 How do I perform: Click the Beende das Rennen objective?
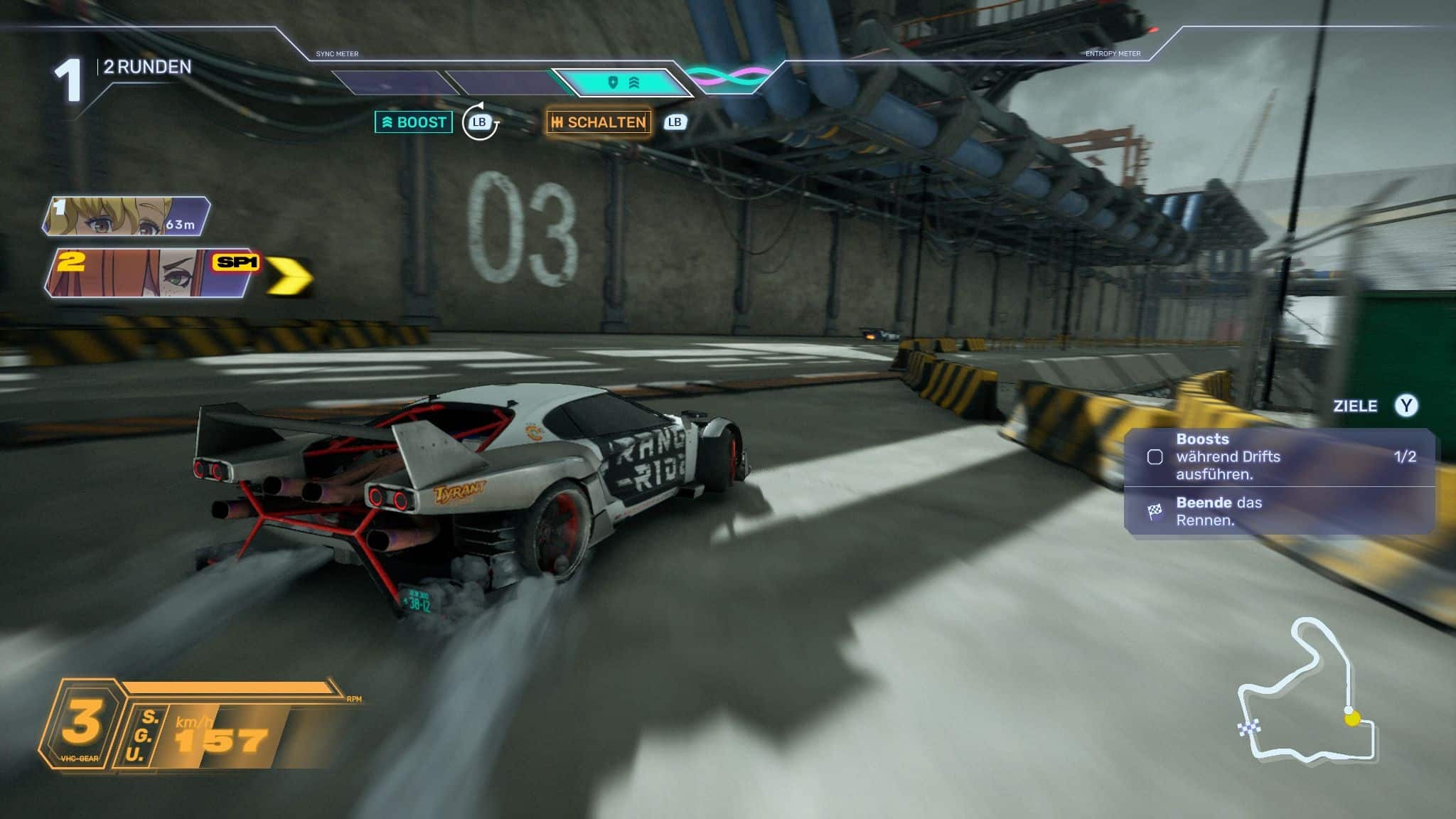[1219, 511]
